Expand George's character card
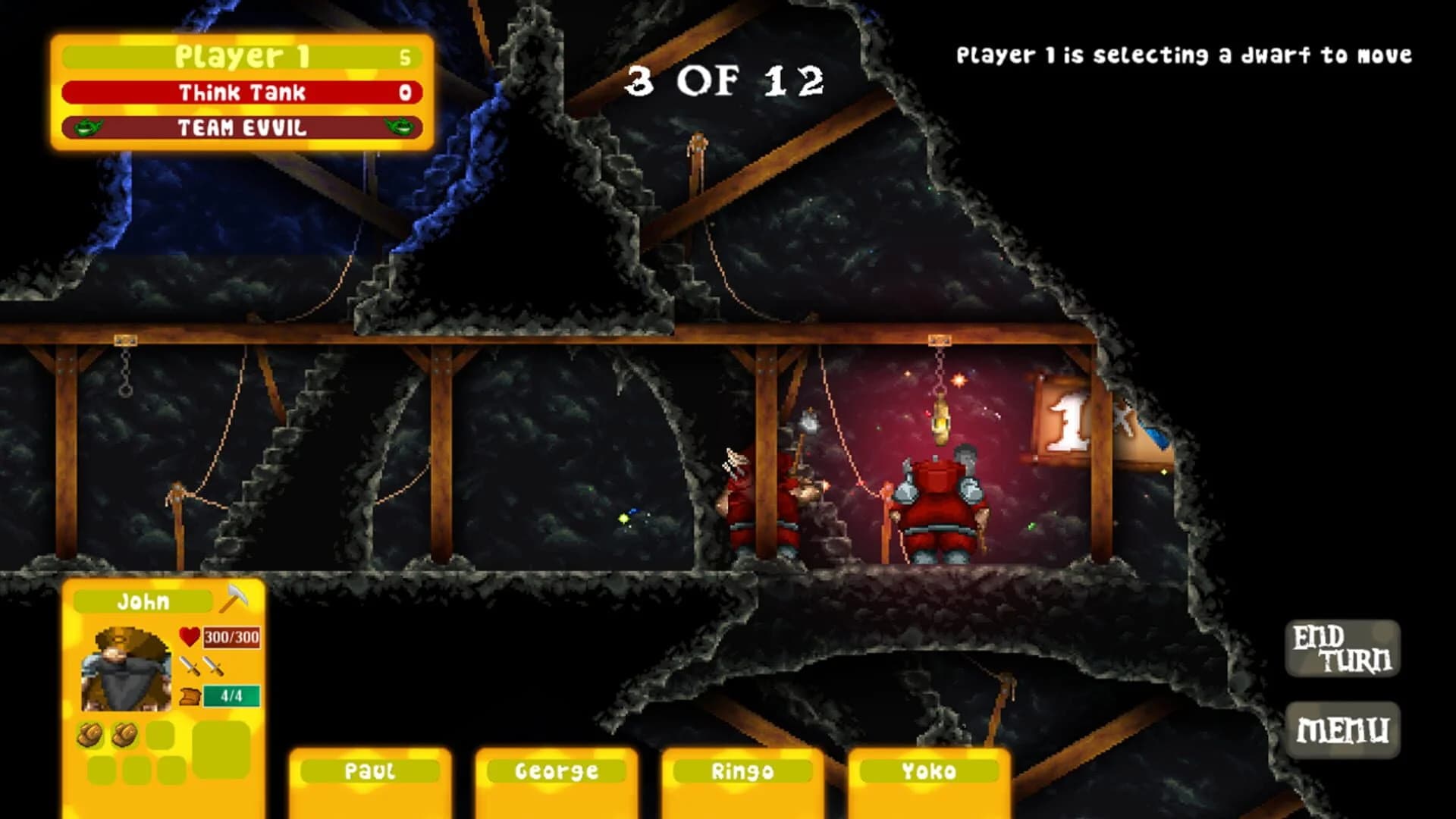This screenshot has width=1456, height=819. (x=556, y=770)
